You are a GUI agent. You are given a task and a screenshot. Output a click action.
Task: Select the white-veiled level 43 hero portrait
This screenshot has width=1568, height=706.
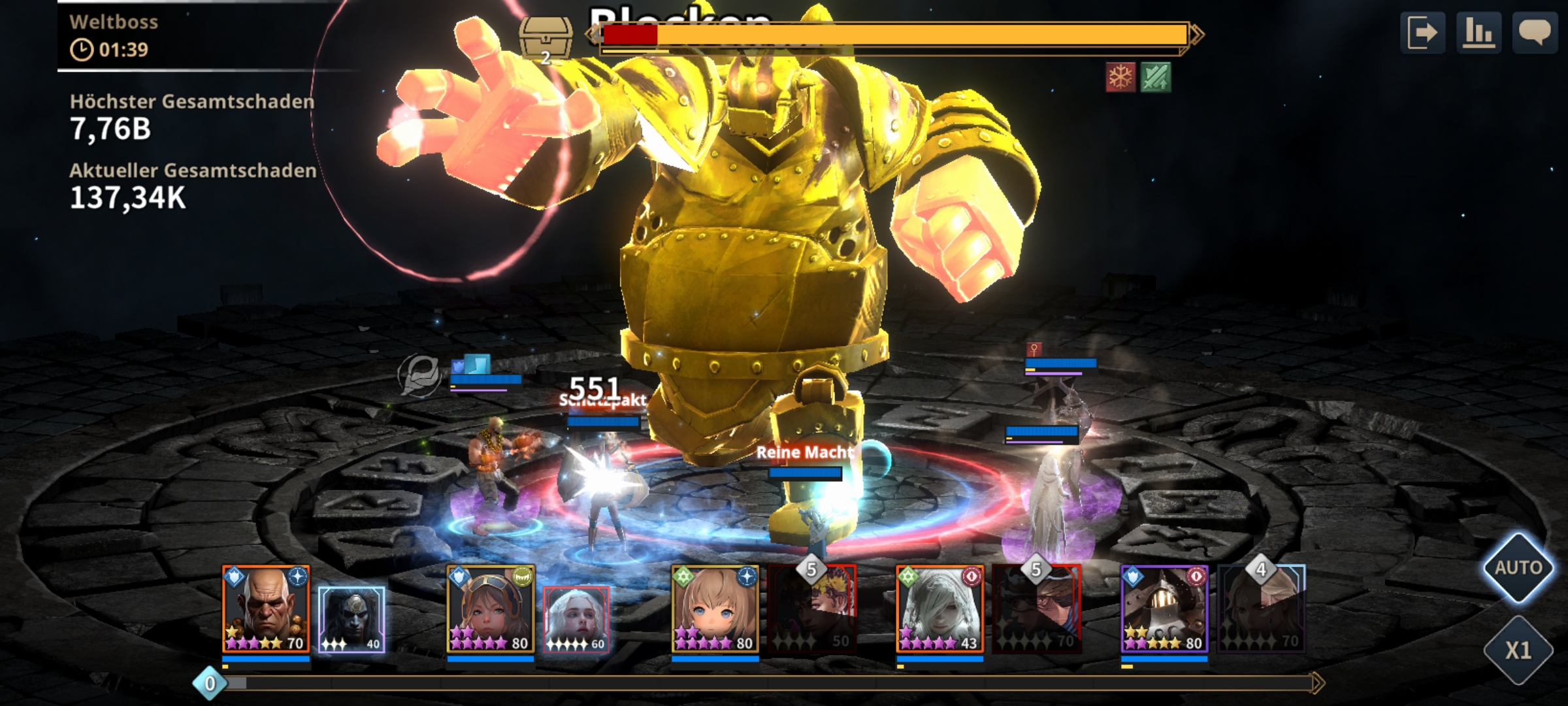pyautogui.click(x=939, y=609)
